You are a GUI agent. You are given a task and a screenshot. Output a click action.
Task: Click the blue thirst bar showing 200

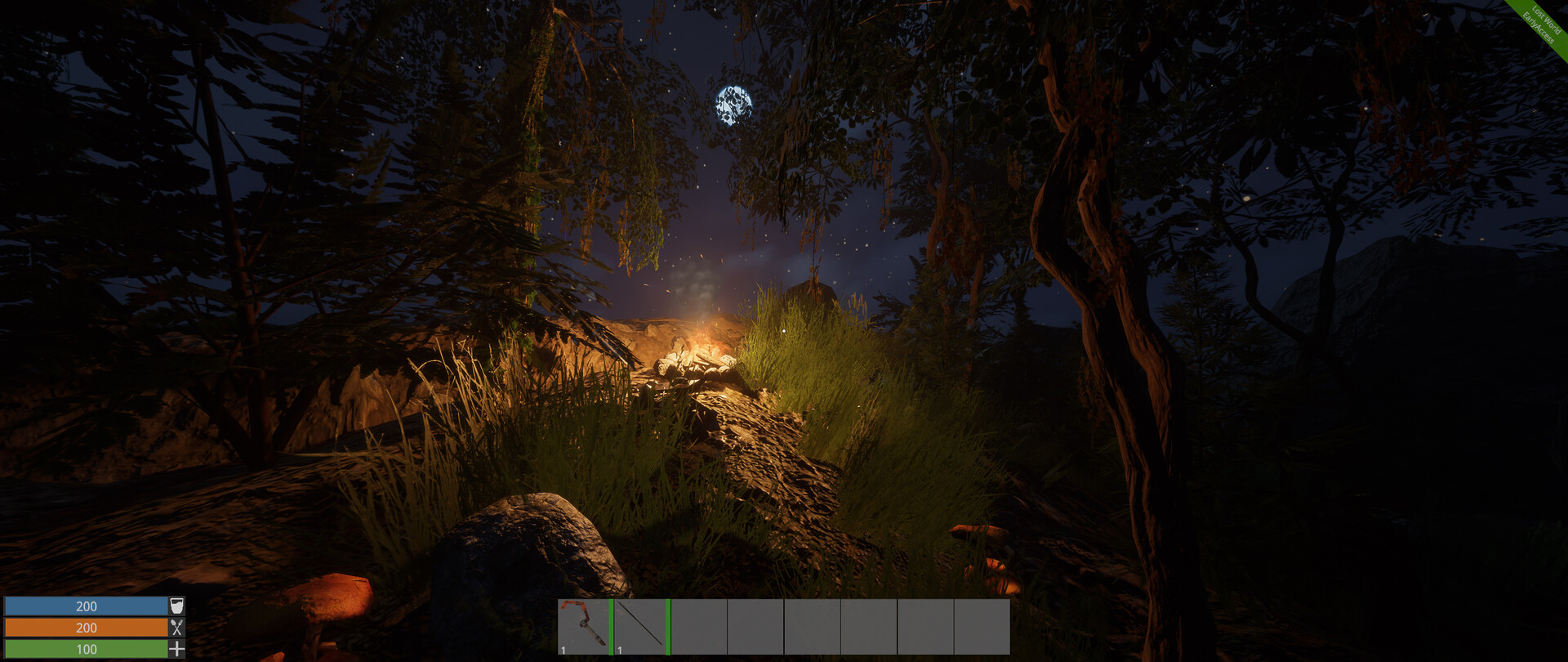click(86, 606)
